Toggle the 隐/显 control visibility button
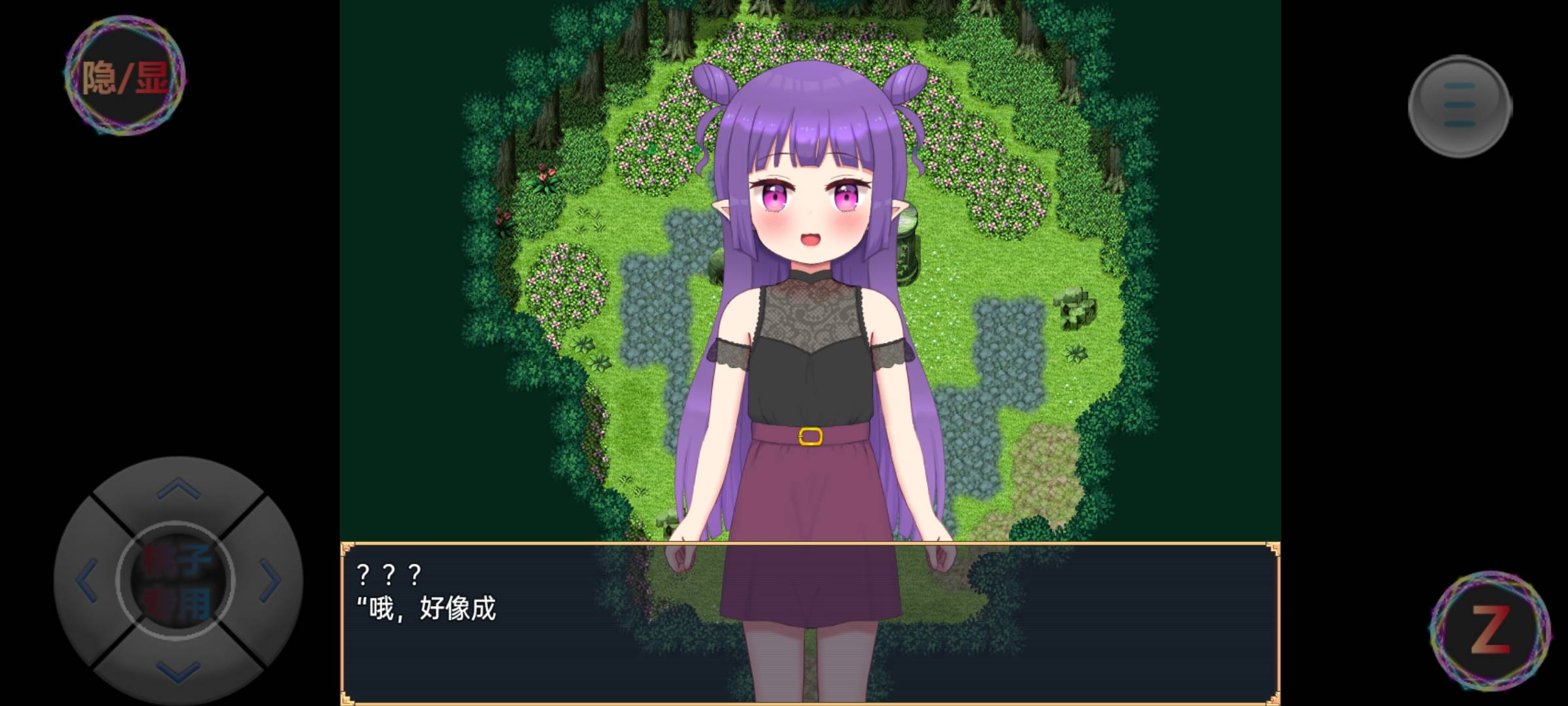Screen dimensions: 1568x706 coord(125,77)
